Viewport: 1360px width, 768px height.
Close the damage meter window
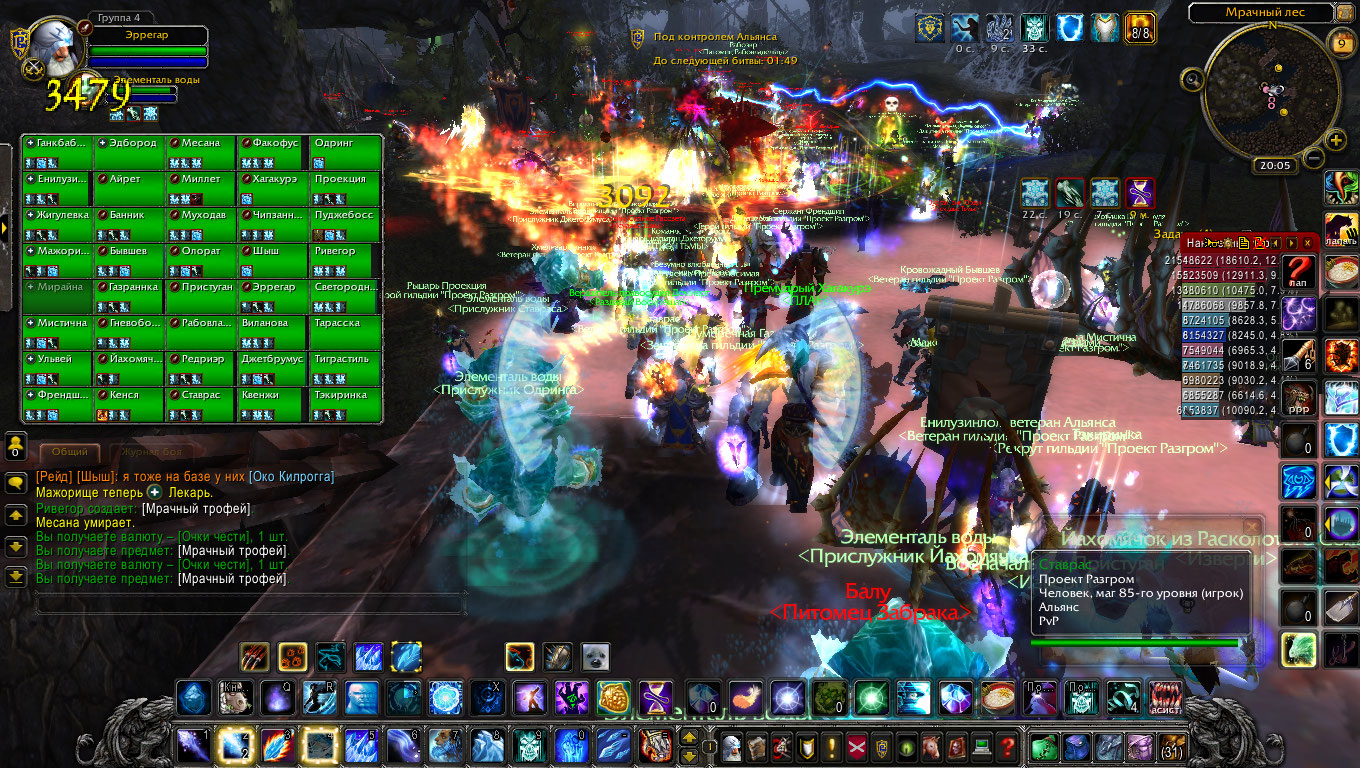point(1307,243)
